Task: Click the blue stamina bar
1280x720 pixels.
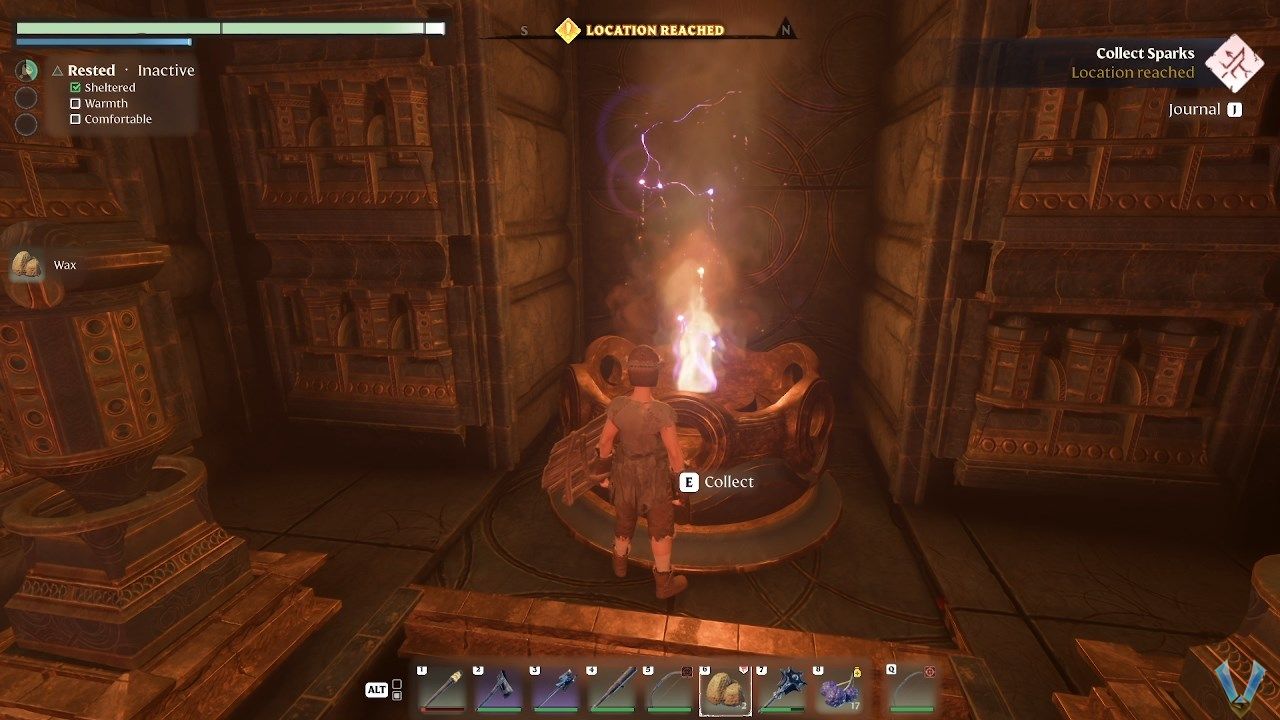Action: coord(103,42)
